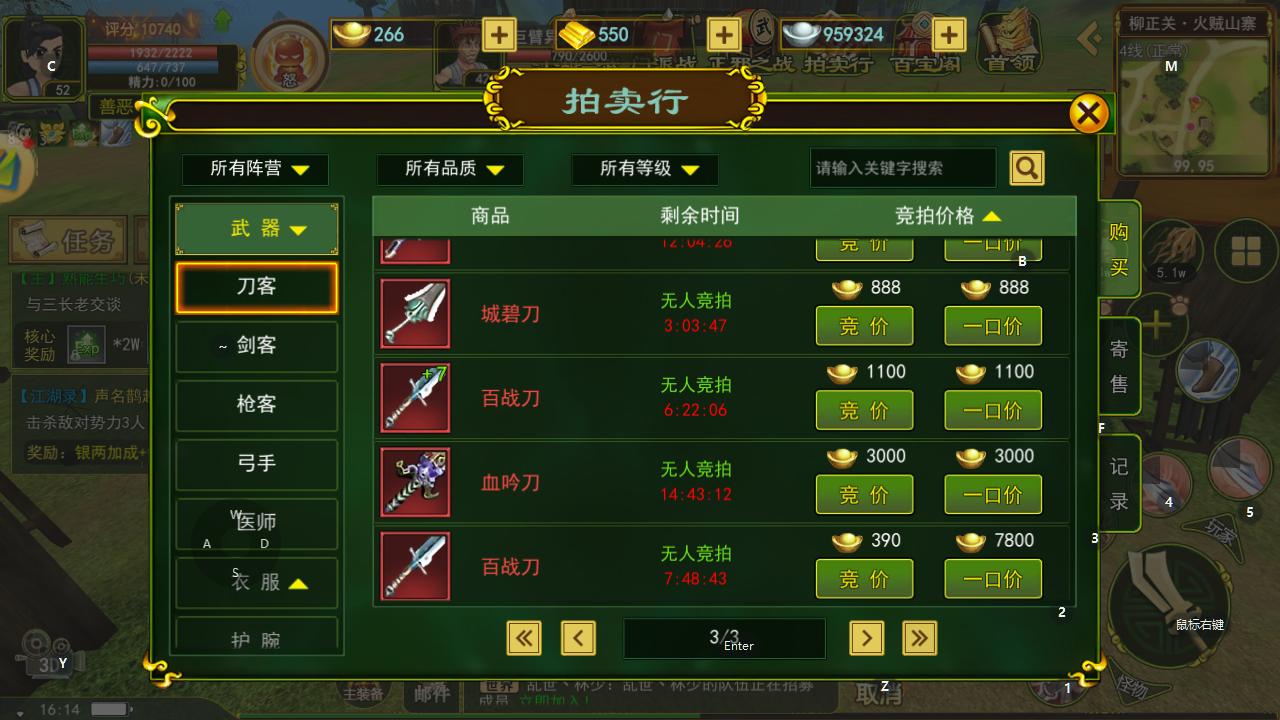The image size is (1280, 720).
Task: Collapse the 武器 weapon category
Action: [x=255, y=228]
